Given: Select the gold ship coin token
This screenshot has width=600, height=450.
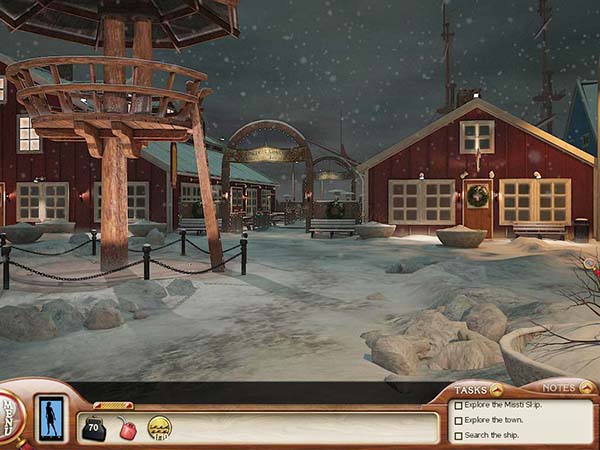Looking at the screenshot, I should tap(160, 428).
